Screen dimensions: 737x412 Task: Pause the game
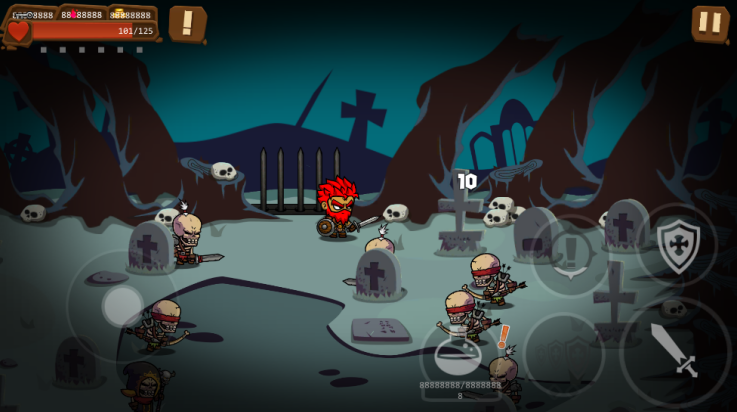pos(709,23)
